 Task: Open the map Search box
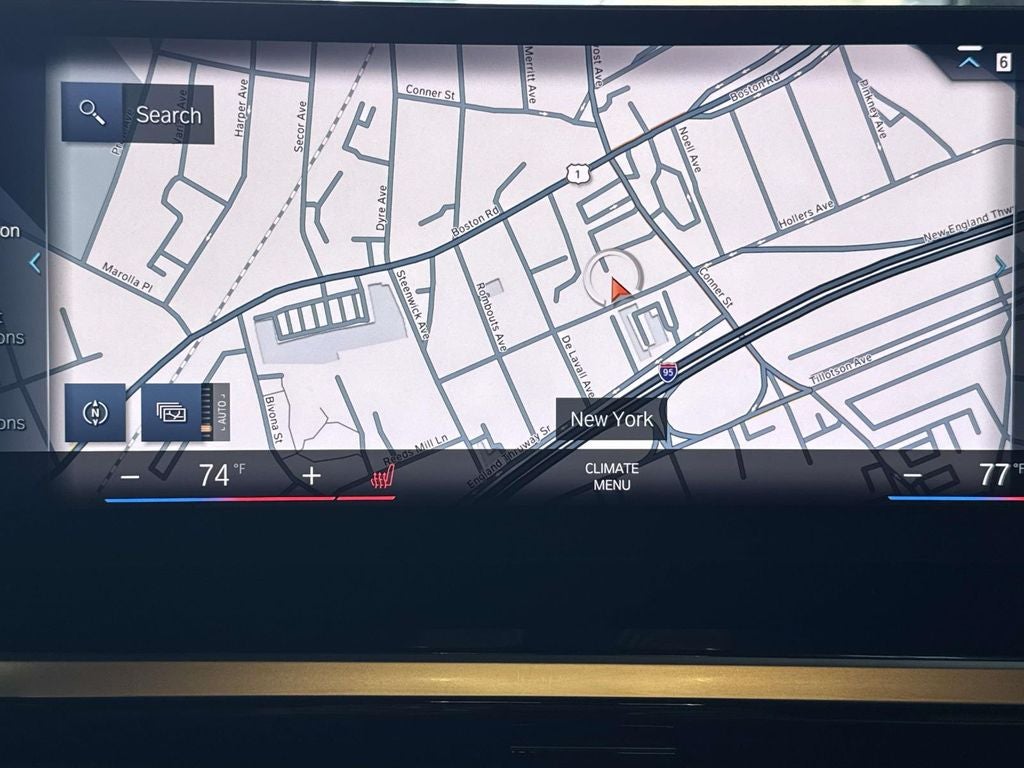[138, 114]
